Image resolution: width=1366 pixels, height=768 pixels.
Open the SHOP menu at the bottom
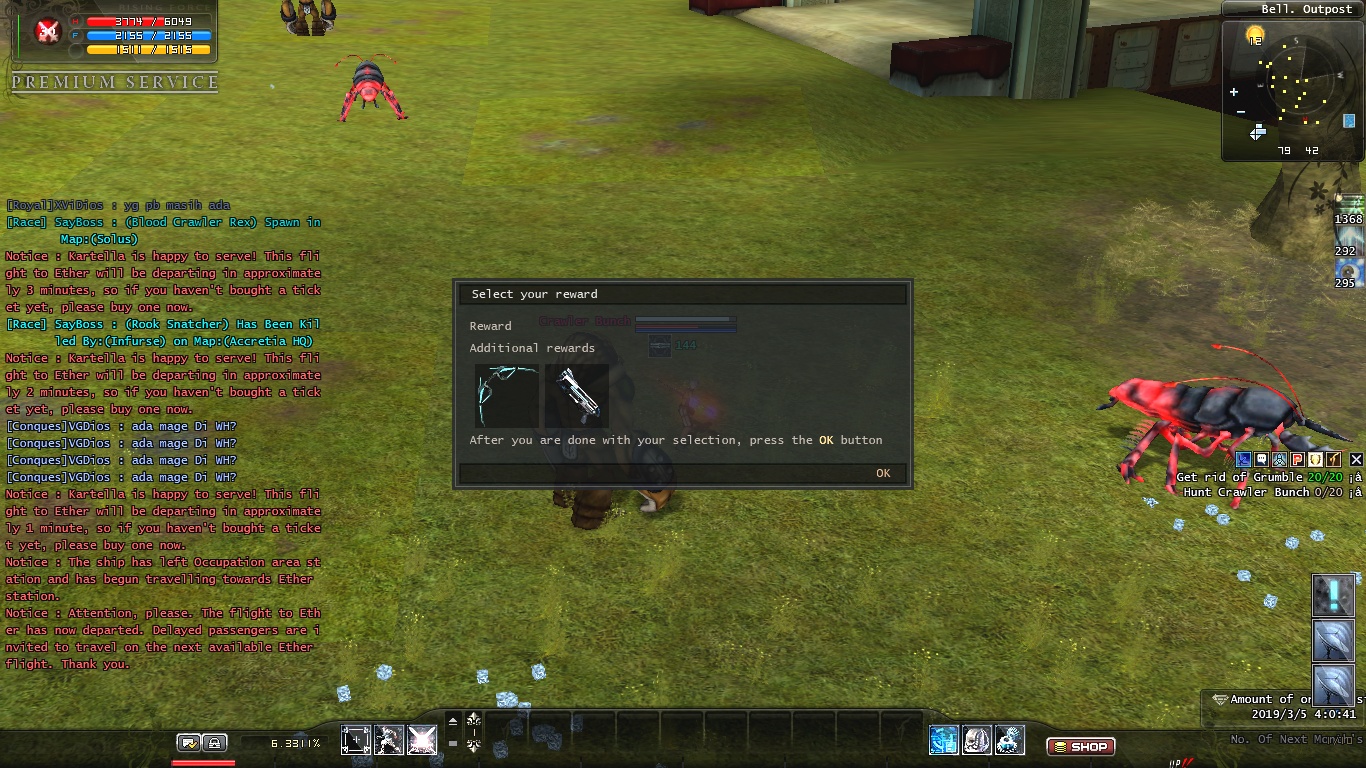[x=1079, y=746]
